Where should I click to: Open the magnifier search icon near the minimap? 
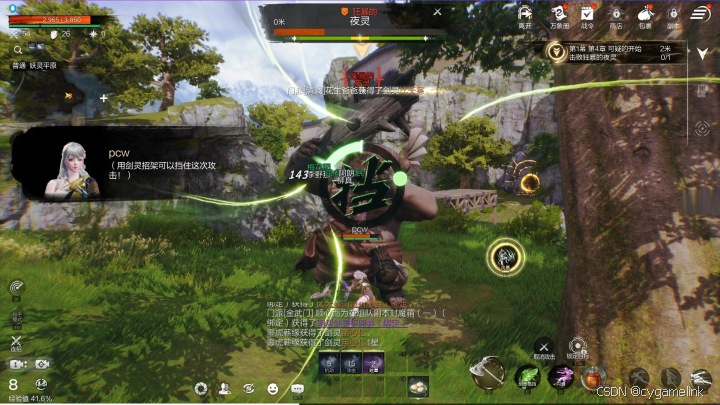[x=18, y=48]
